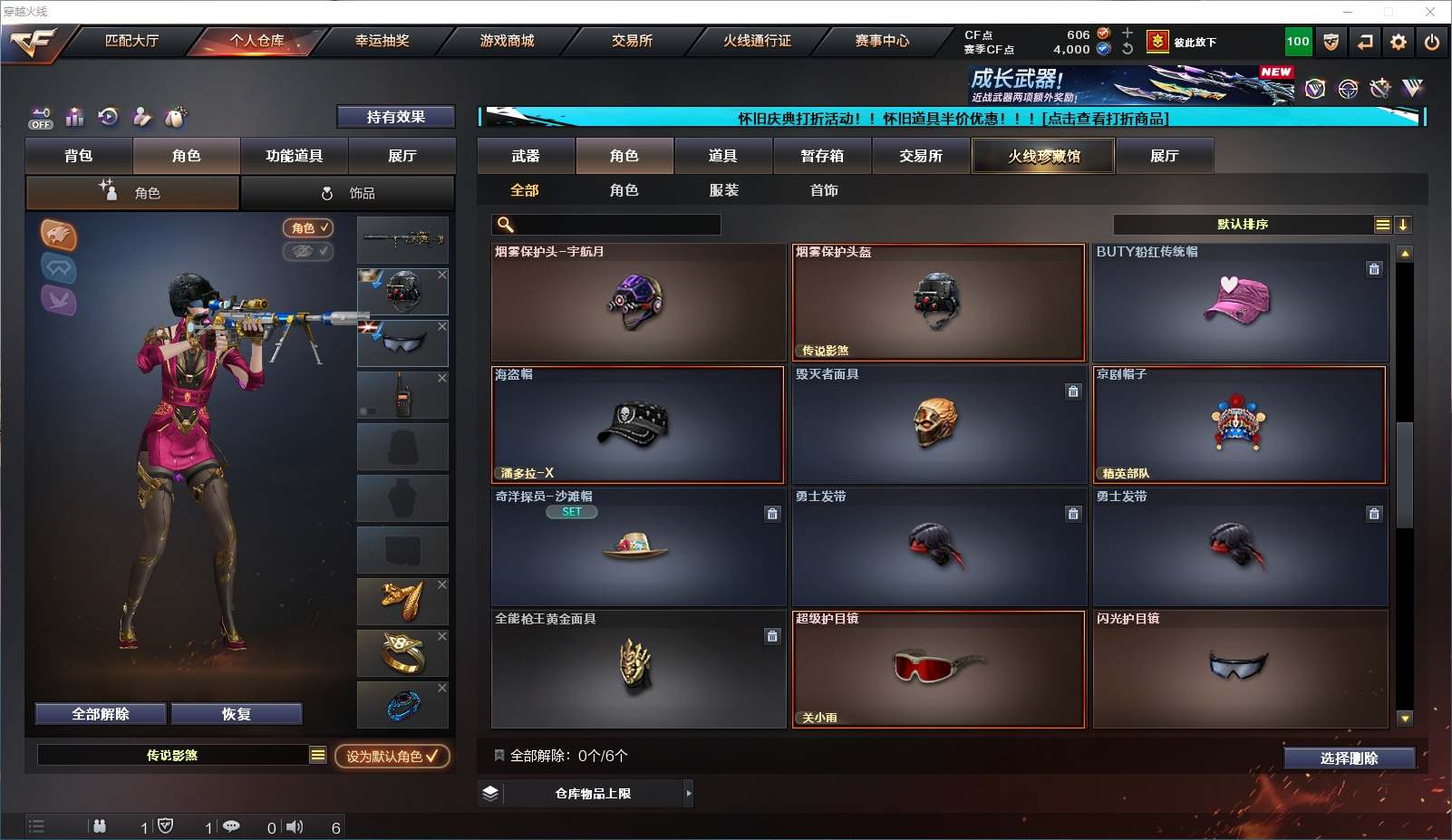
Task: Click the 恢复 restore button
Action: click(236, 714)
